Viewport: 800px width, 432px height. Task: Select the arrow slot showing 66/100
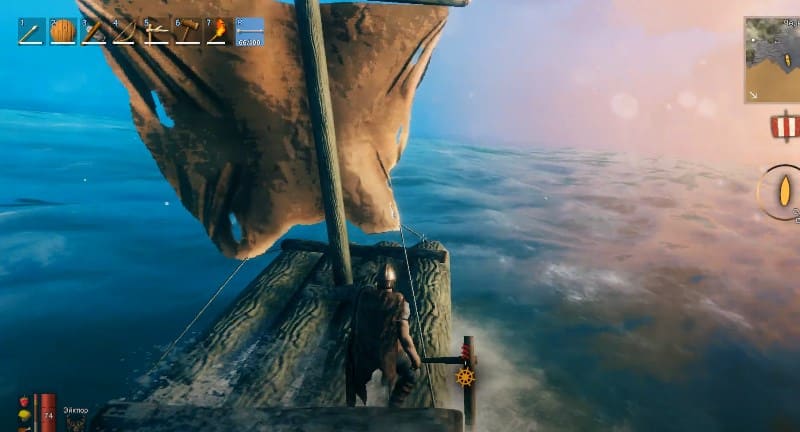249,31
